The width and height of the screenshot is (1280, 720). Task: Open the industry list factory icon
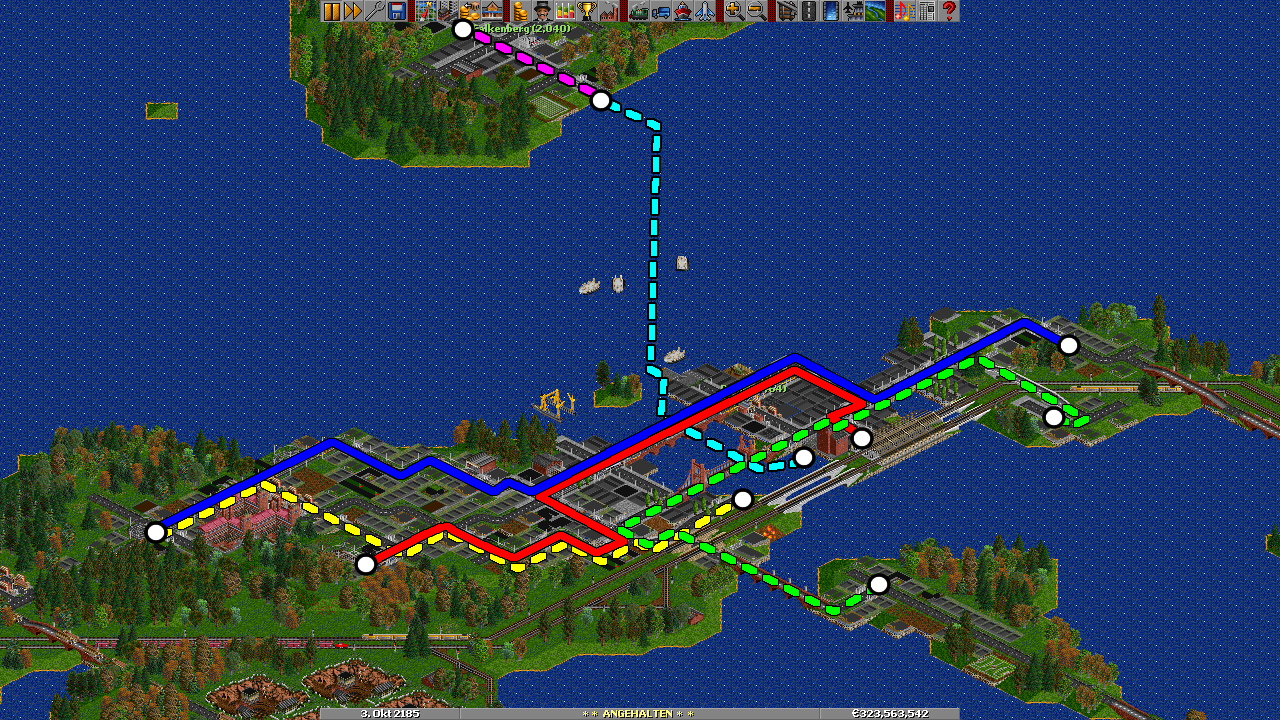609,11
